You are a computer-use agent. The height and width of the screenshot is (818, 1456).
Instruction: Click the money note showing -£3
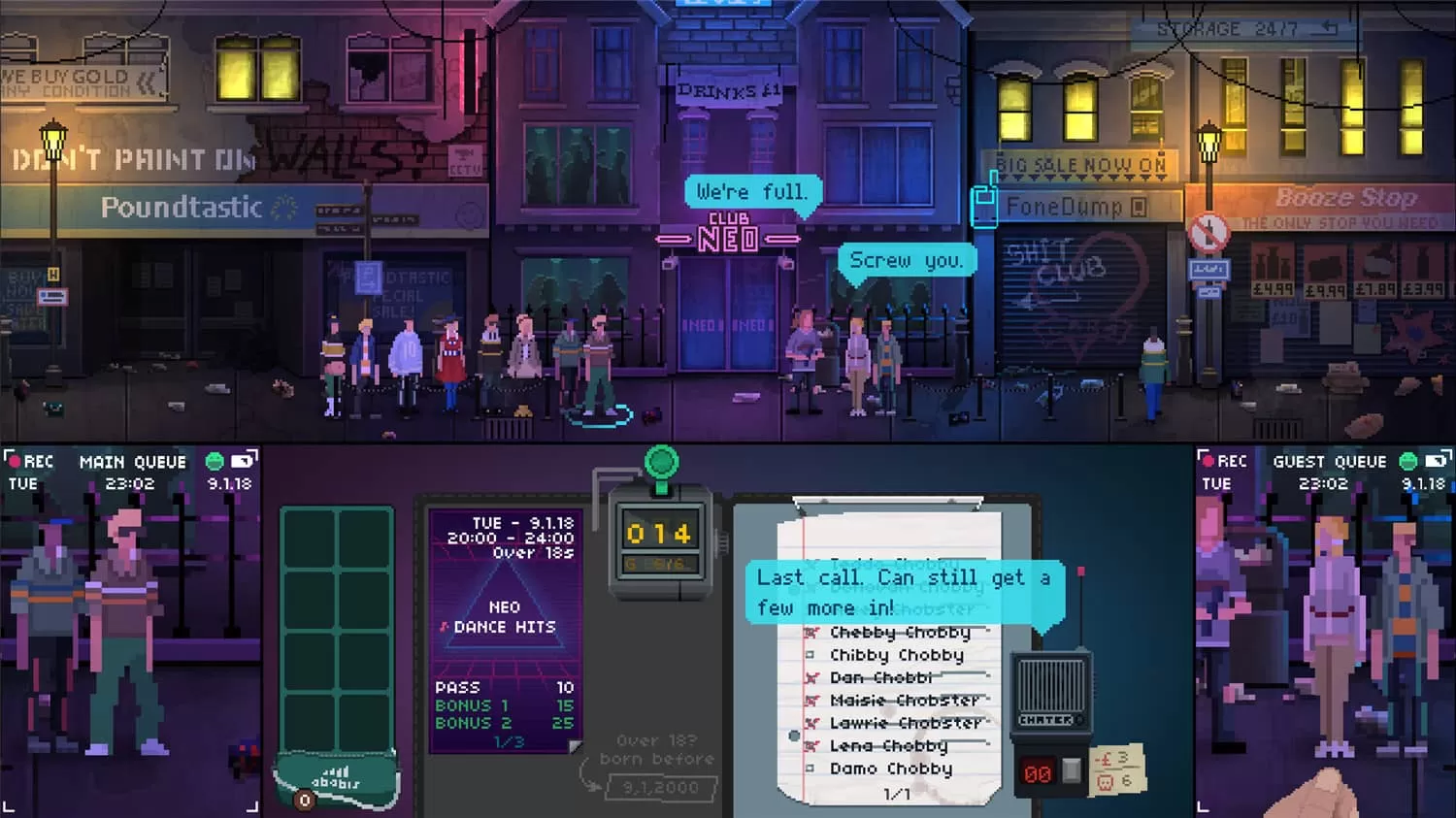pos(1116,766)
